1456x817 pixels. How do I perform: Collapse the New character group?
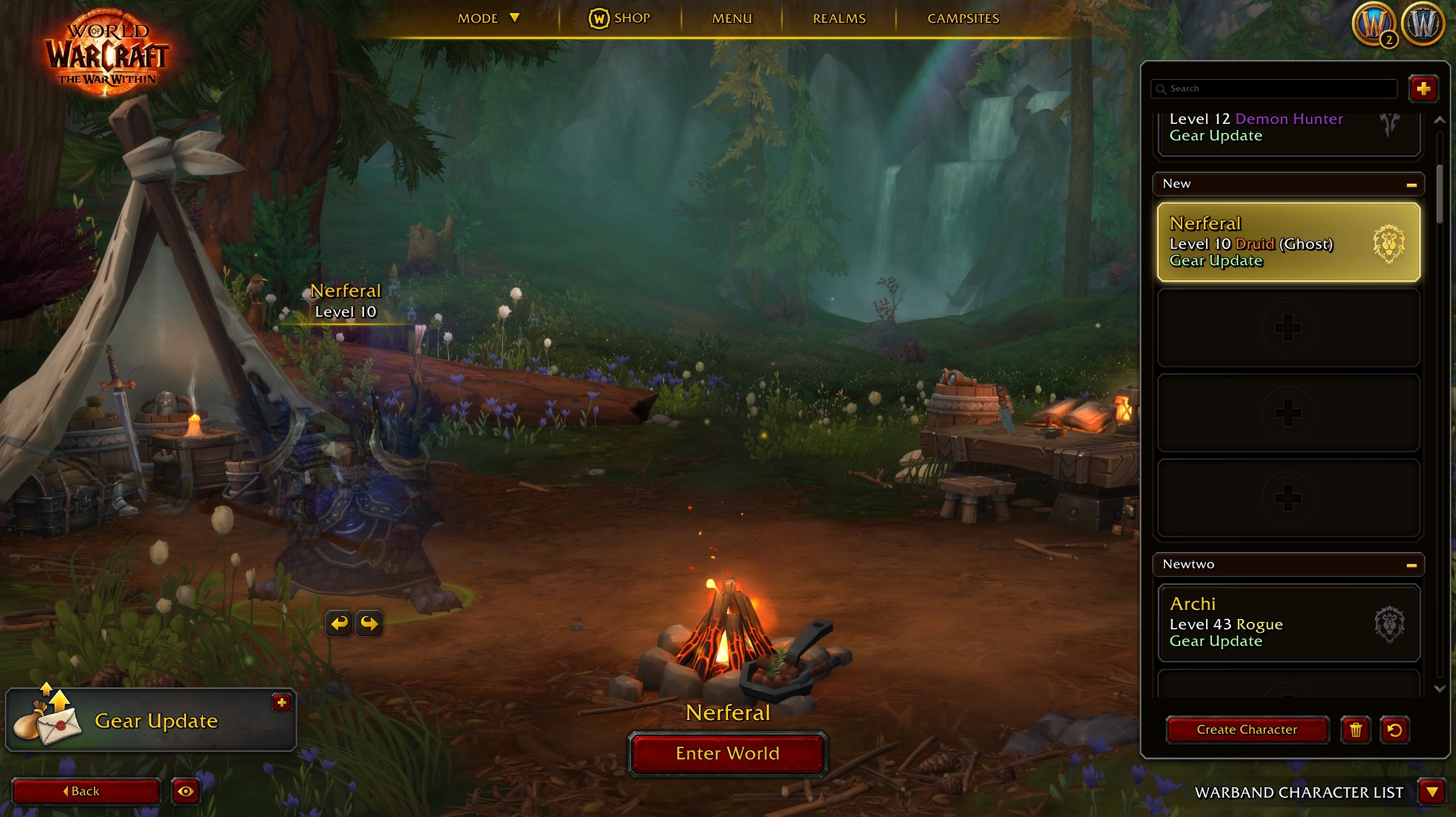point(1412,184)
